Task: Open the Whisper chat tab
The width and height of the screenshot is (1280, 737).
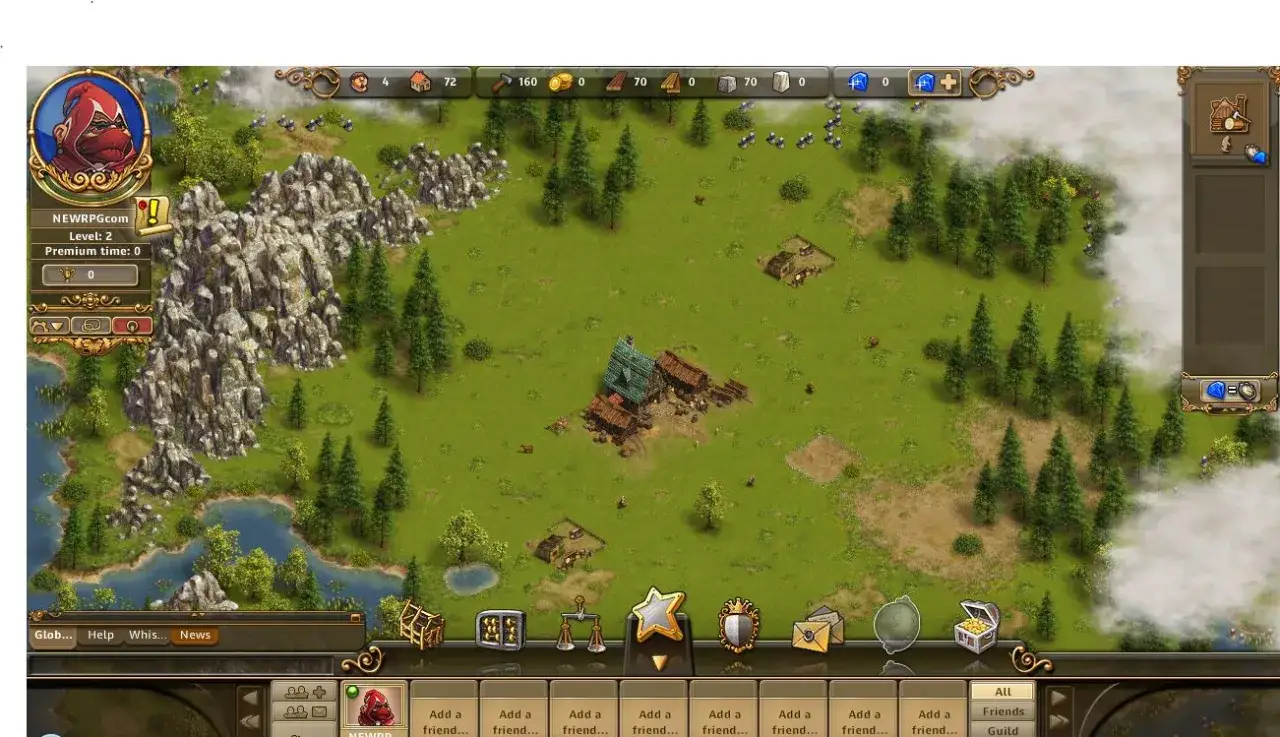Action: click(x=147, y=635)
